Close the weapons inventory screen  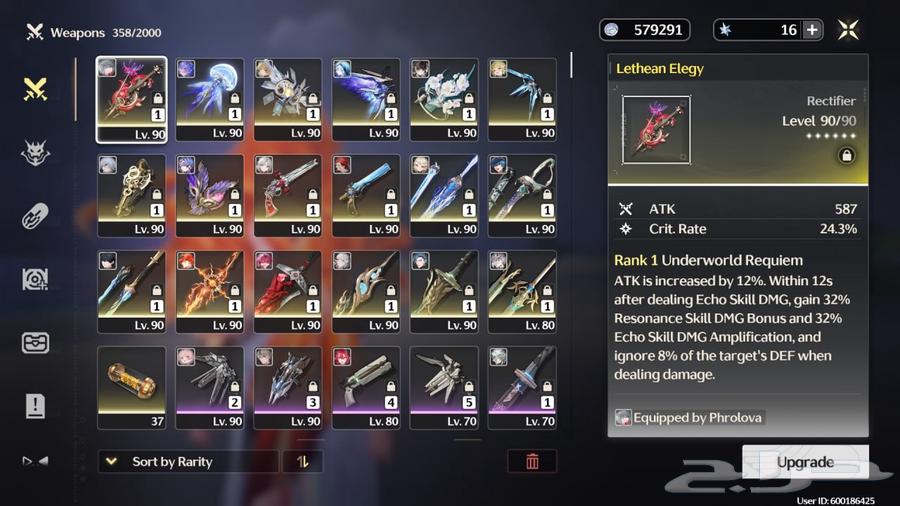click(x=848, y=30)
